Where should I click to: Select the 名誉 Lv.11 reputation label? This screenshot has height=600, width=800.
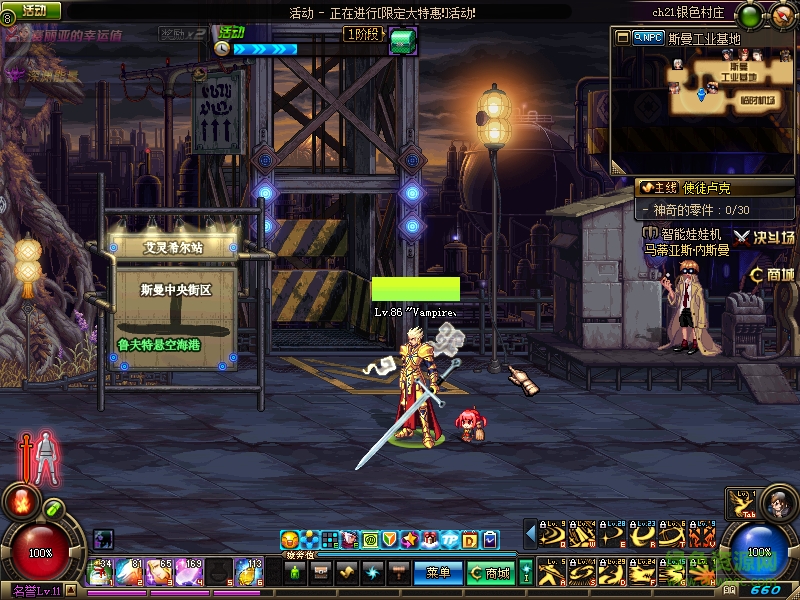point(37,592)
